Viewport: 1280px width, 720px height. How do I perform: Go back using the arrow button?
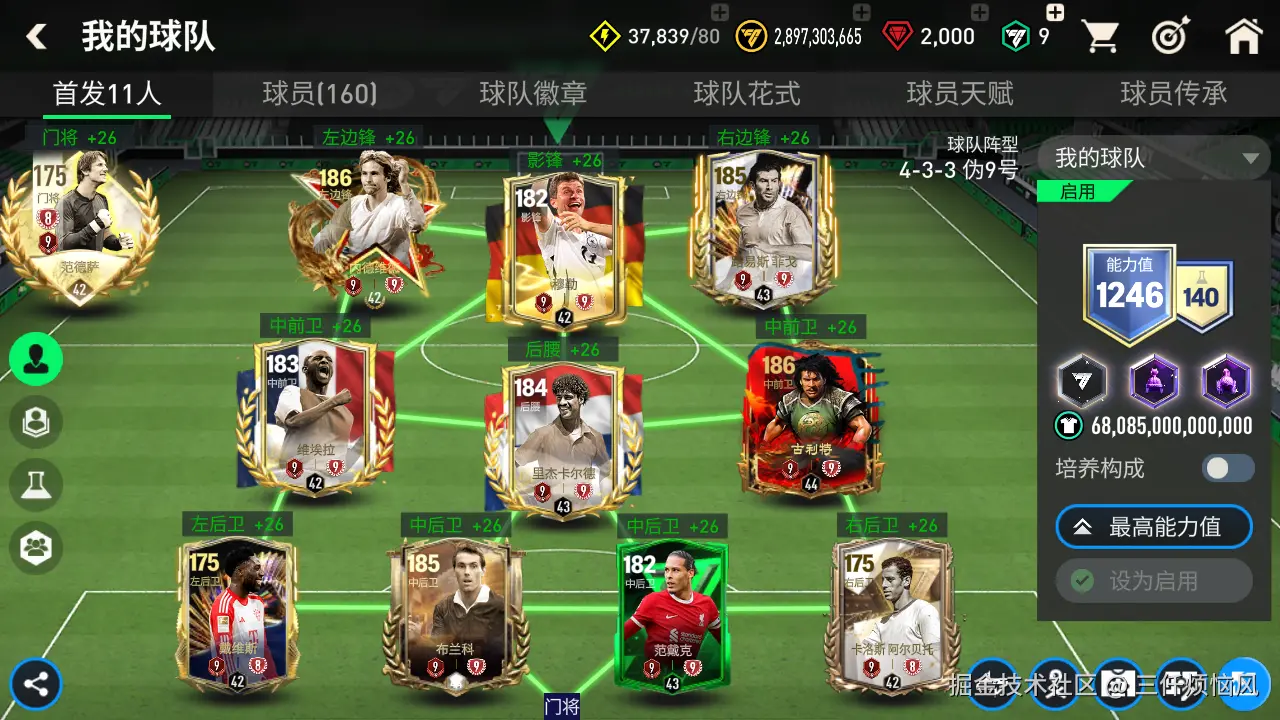tap(37, 37)
